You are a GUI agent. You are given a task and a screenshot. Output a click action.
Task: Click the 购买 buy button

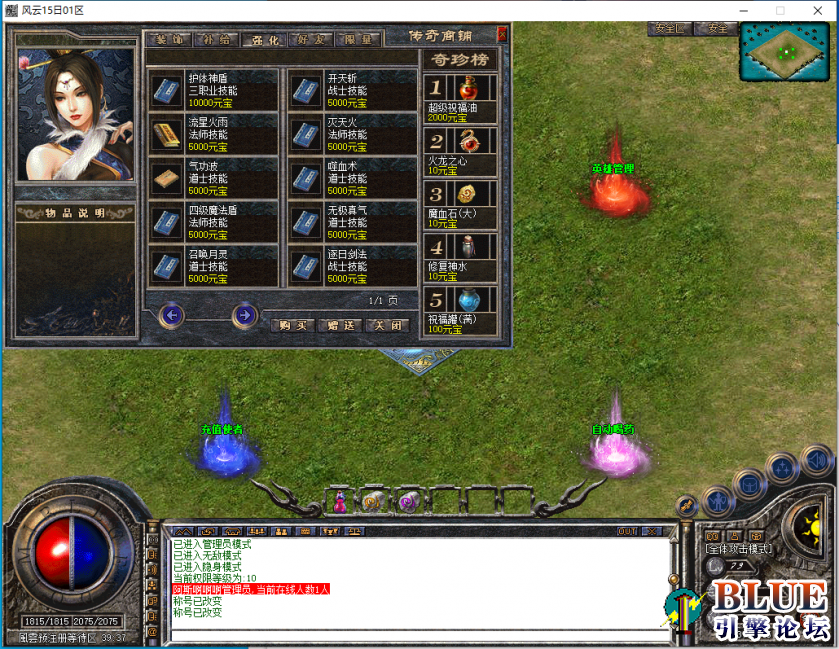click(x=292, y=325)
